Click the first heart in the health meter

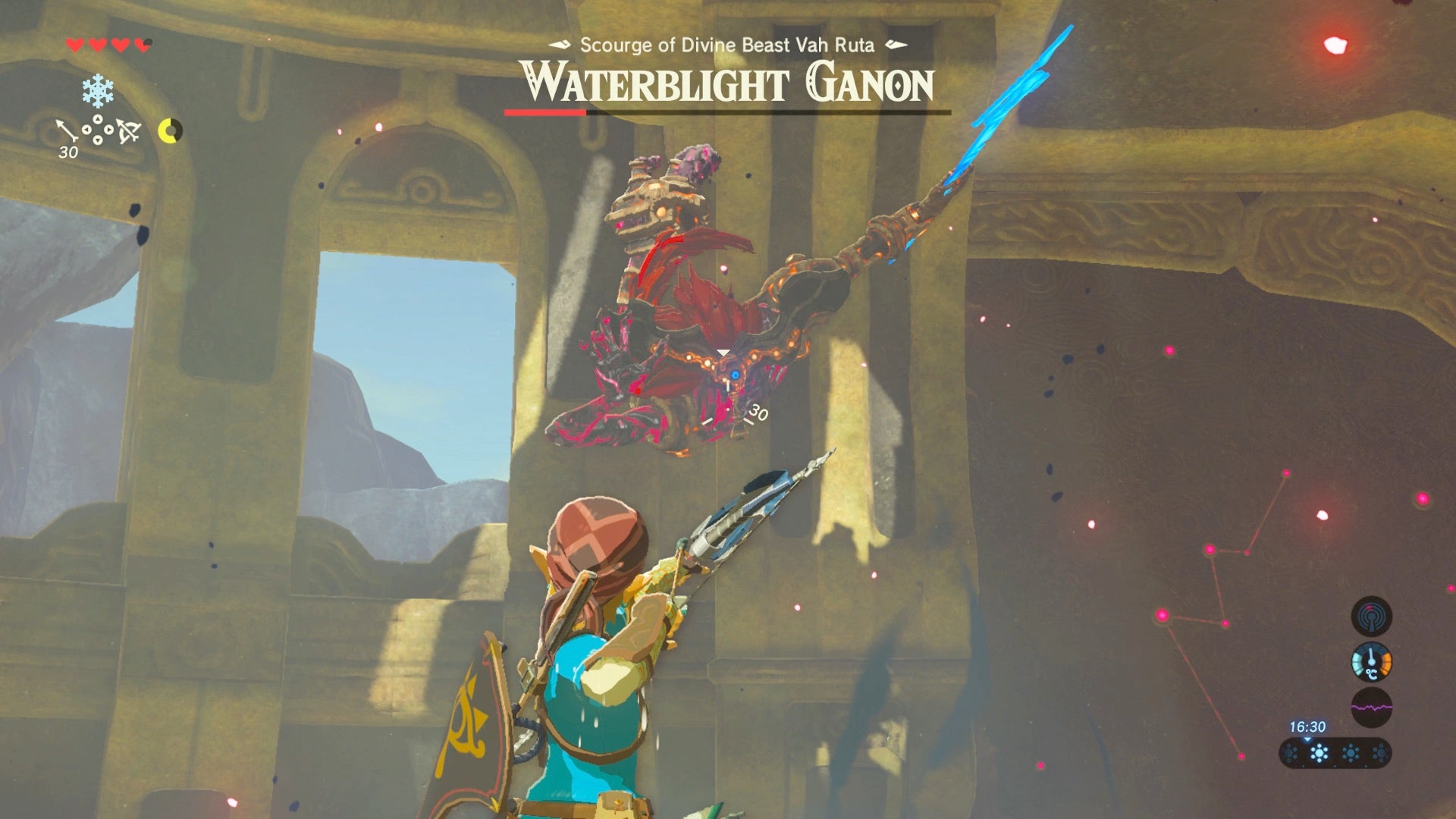[x=74, y=45]
